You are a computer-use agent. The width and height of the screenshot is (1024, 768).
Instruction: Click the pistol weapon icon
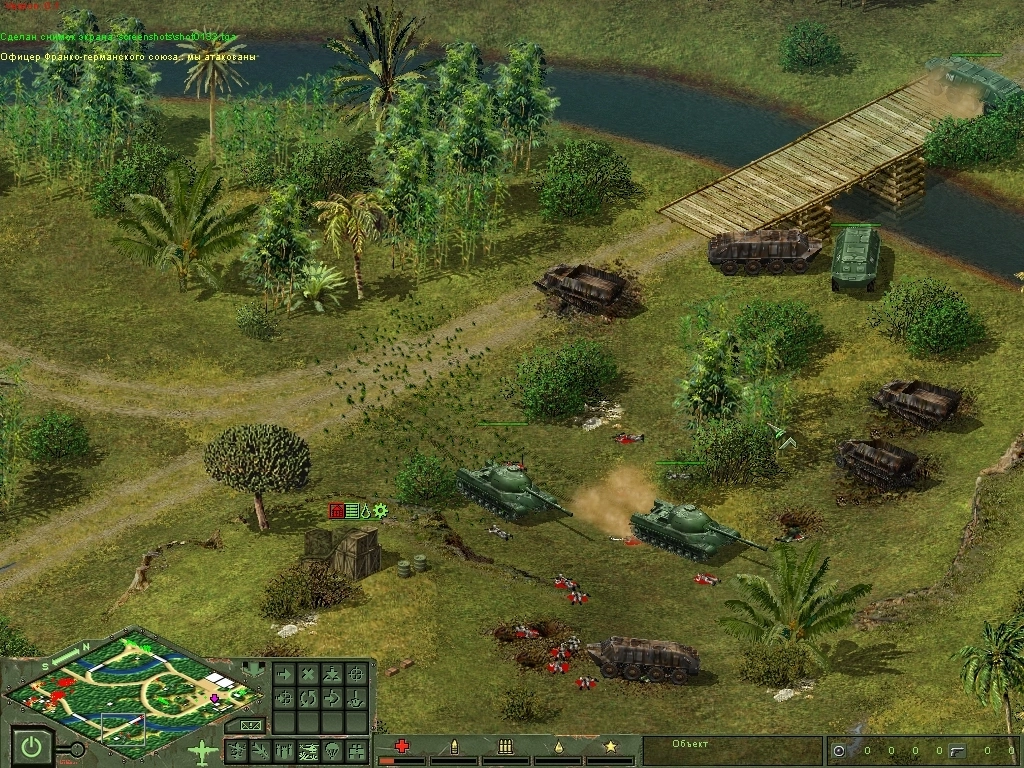[956, 750]
